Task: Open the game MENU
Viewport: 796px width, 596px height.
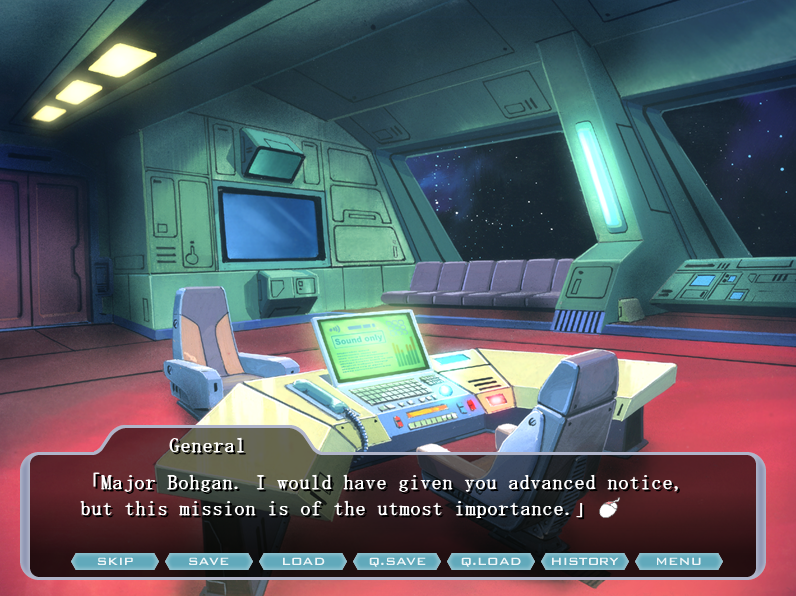Action: click(679, 561)
